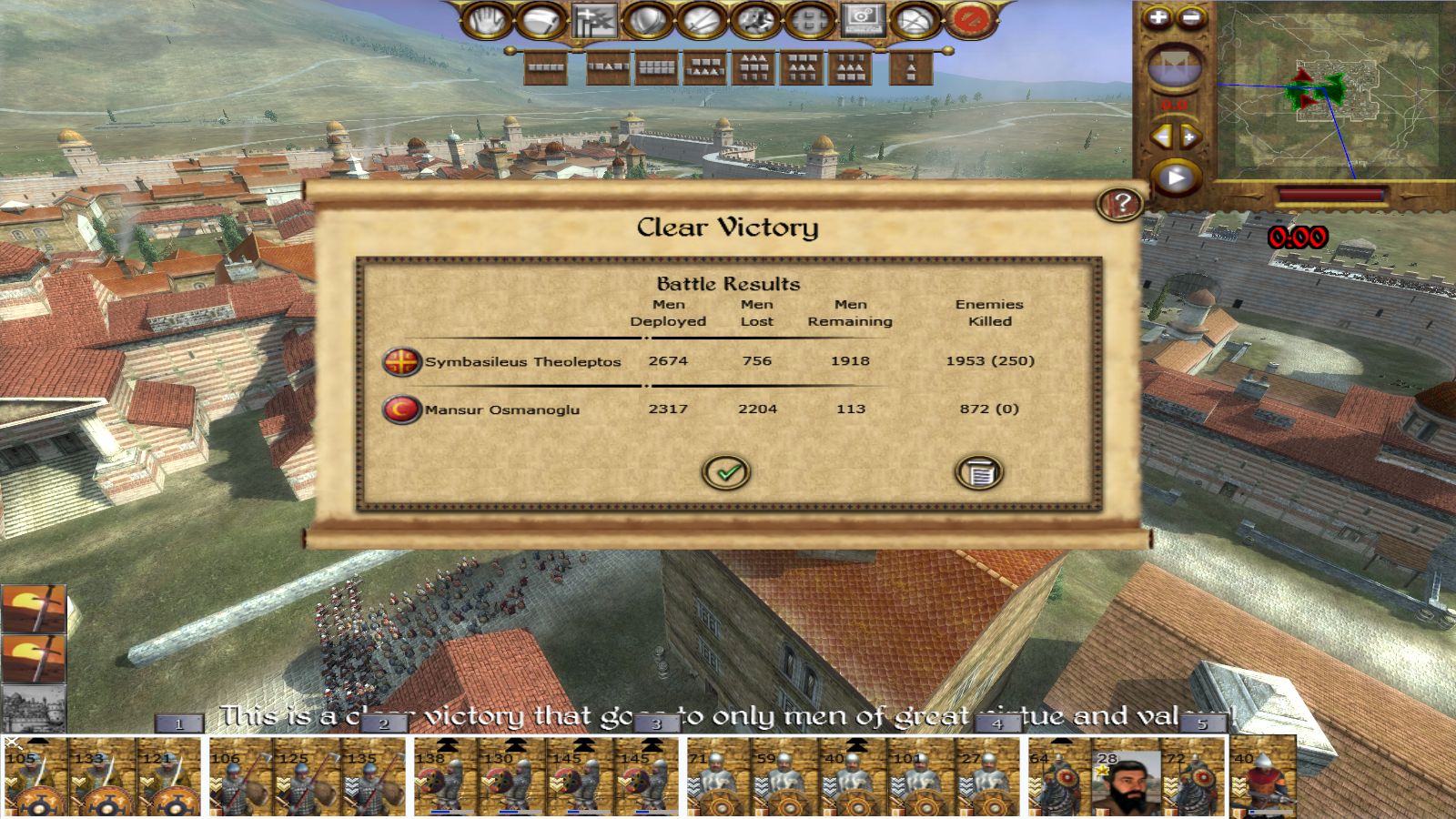
Task: Choose the column formation banner
Action: click(x=911, y=67)
